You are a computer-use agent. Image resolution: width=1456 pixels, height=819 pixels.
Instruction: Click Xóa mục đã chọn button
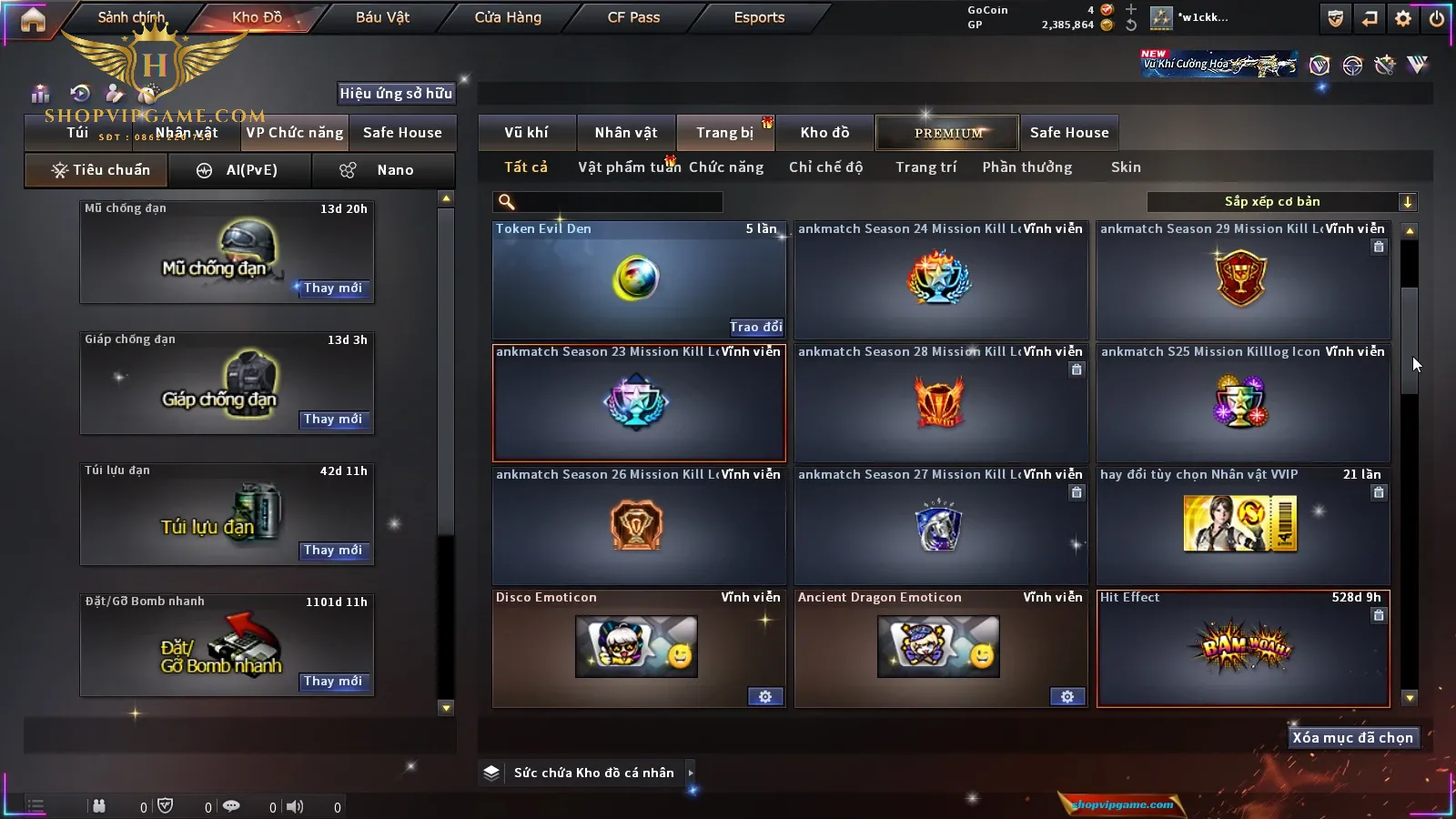coord(1352,738)
